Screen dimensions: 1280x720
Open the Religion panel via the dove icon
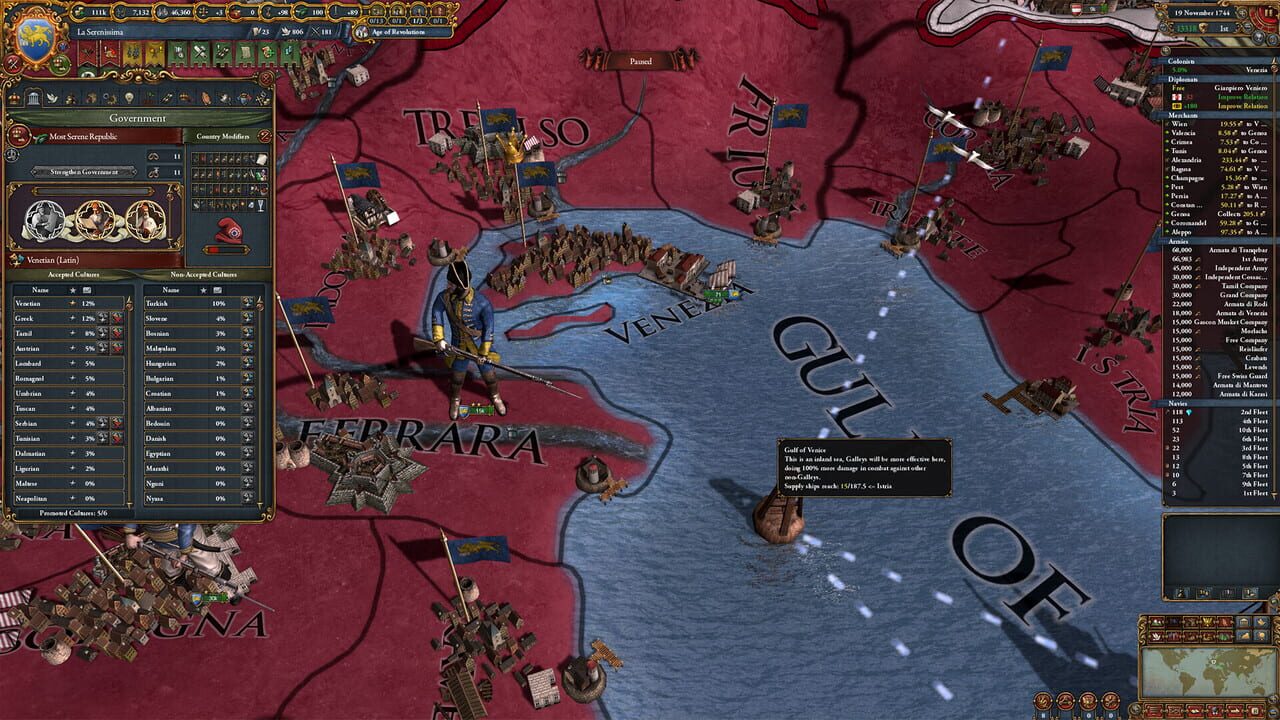click(52, 98)
